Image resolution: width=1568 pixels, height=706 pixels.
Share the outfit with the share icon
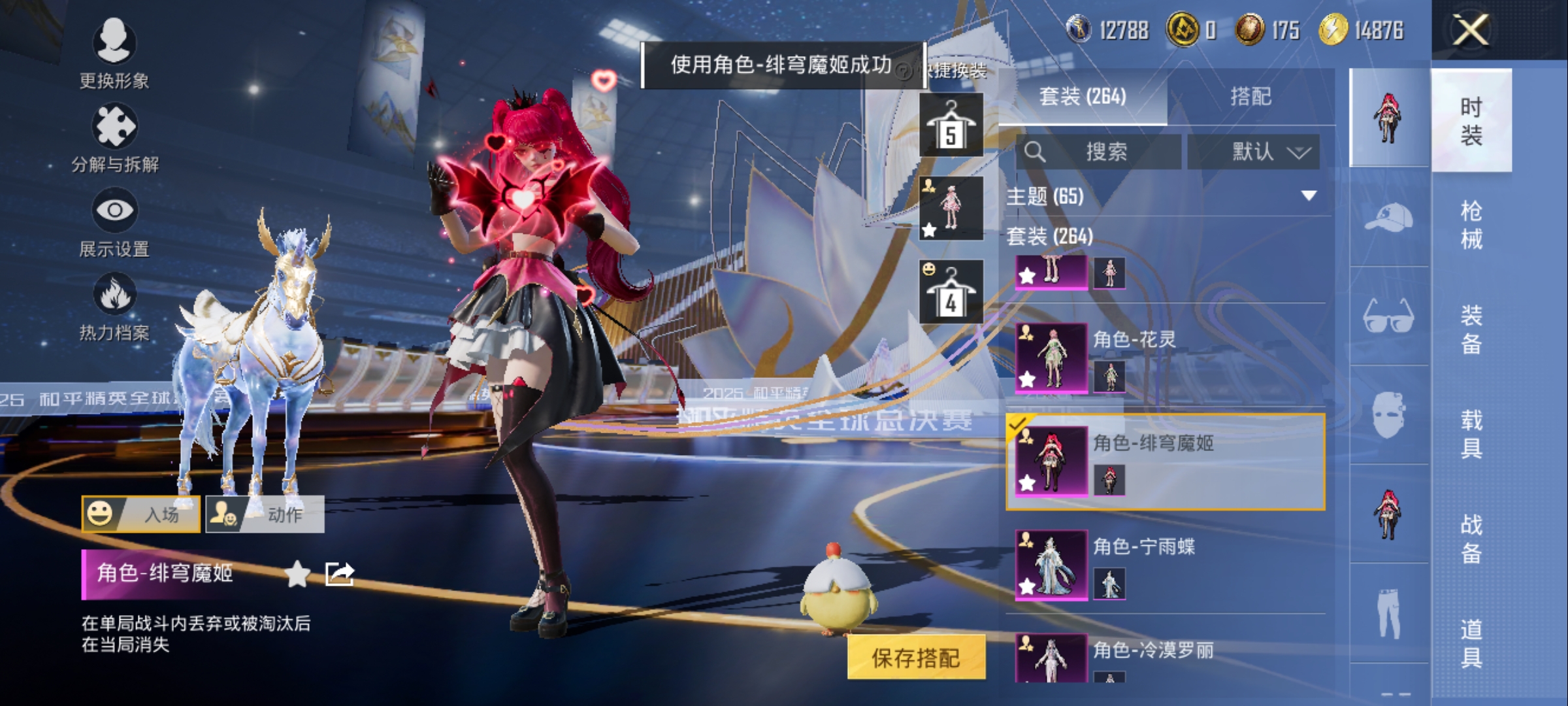point(340,574)
